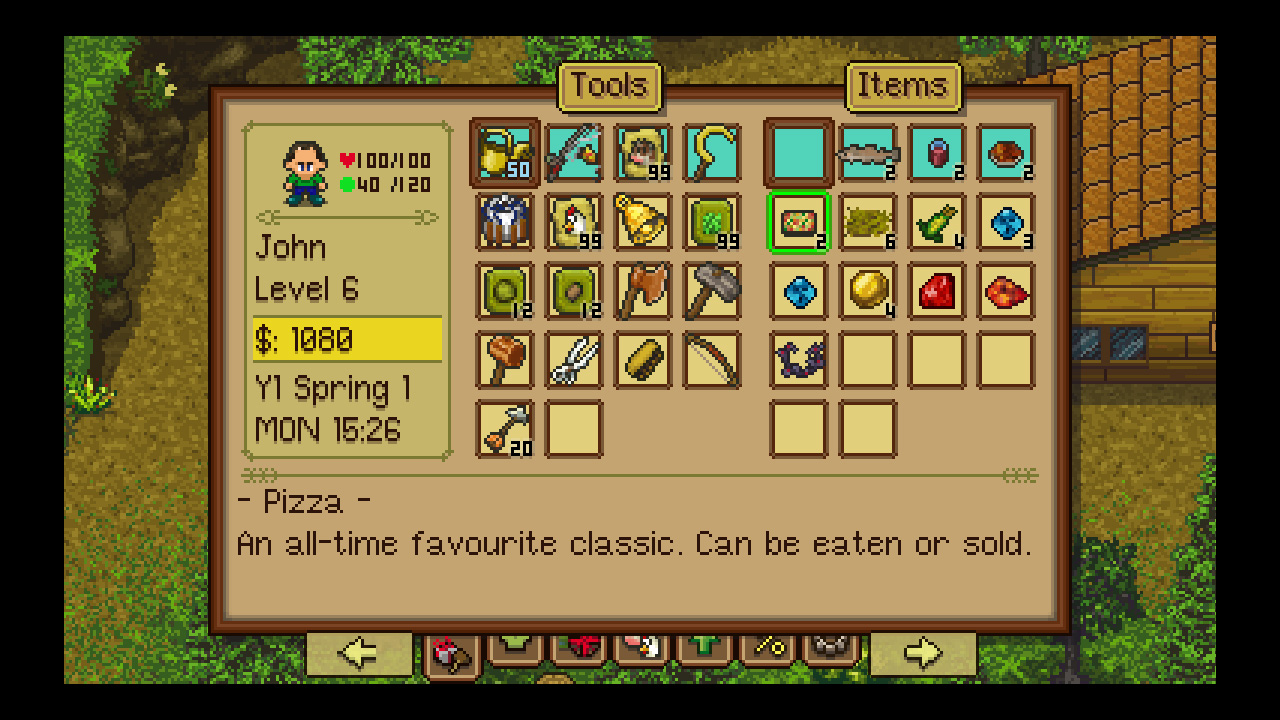The height and width of the screenshot is (720, 1280).
Task: Open the trees category on the bottom bar
Action: (x=704, y=647)
